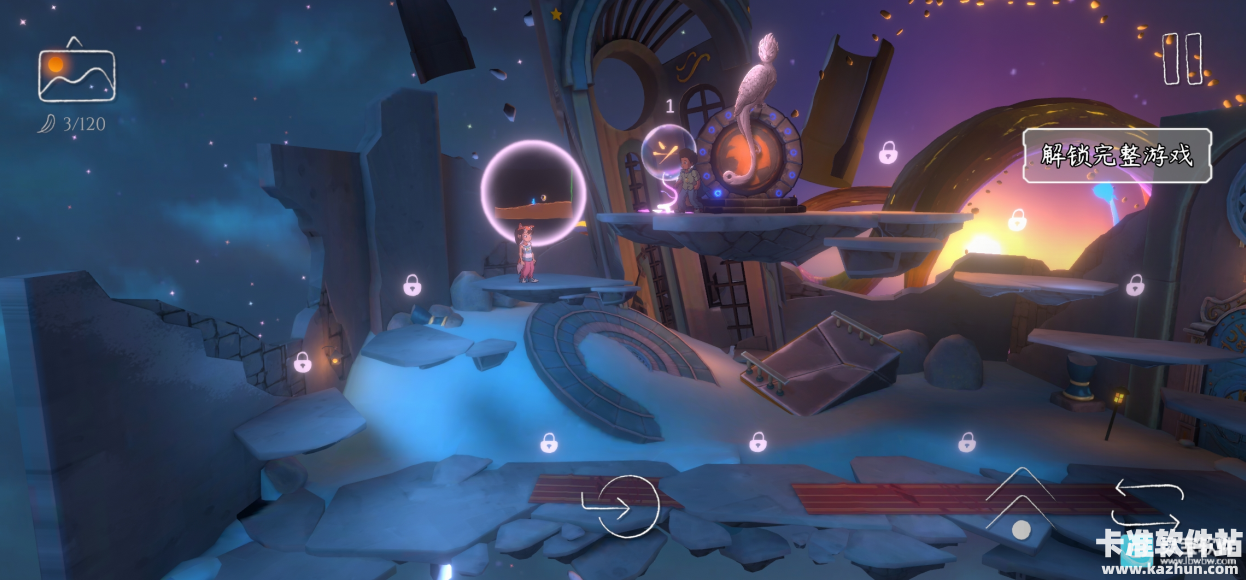Tap the left-right swap arrows button

point(1149,504)
